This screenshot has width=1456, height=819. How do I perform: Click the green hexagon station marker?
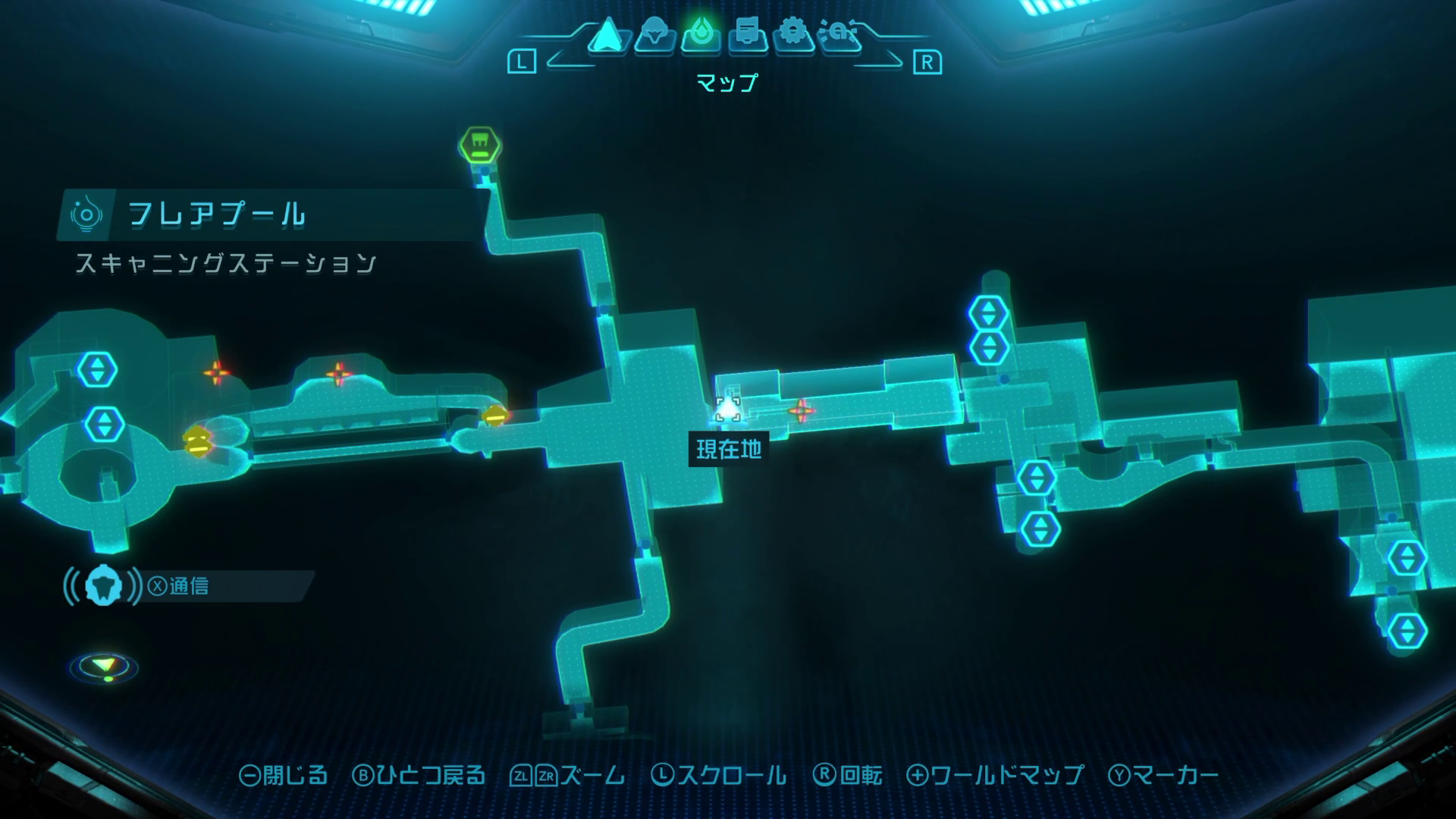(479, 144)
